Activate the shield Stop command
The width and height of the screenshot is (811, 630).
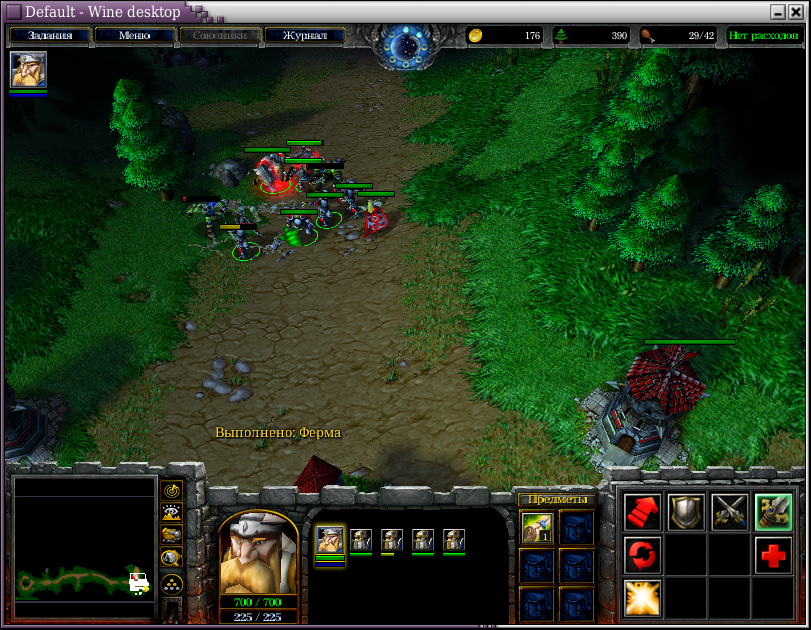686,512
